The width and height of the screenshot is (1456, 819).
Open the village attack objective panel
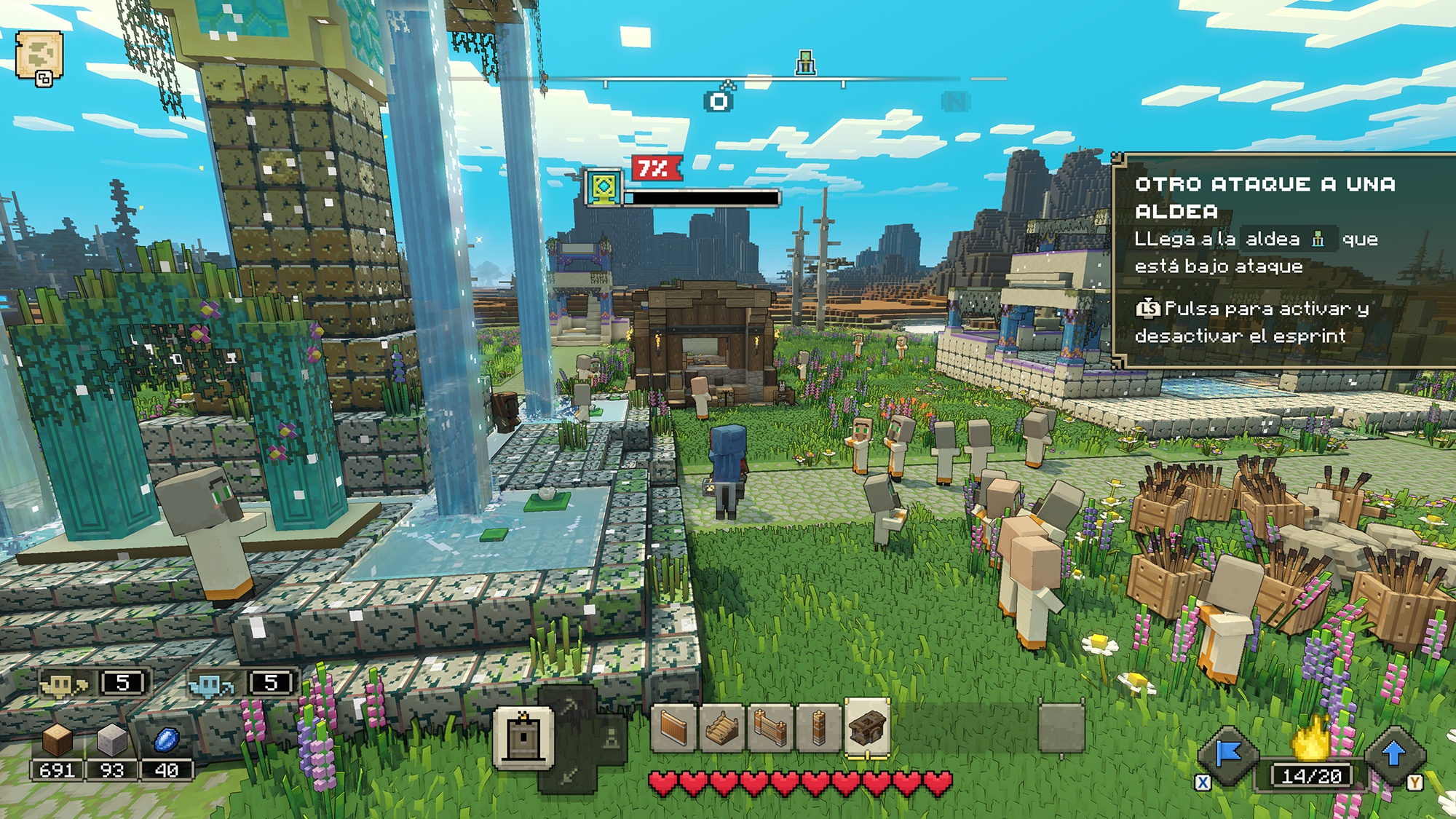1283,260
